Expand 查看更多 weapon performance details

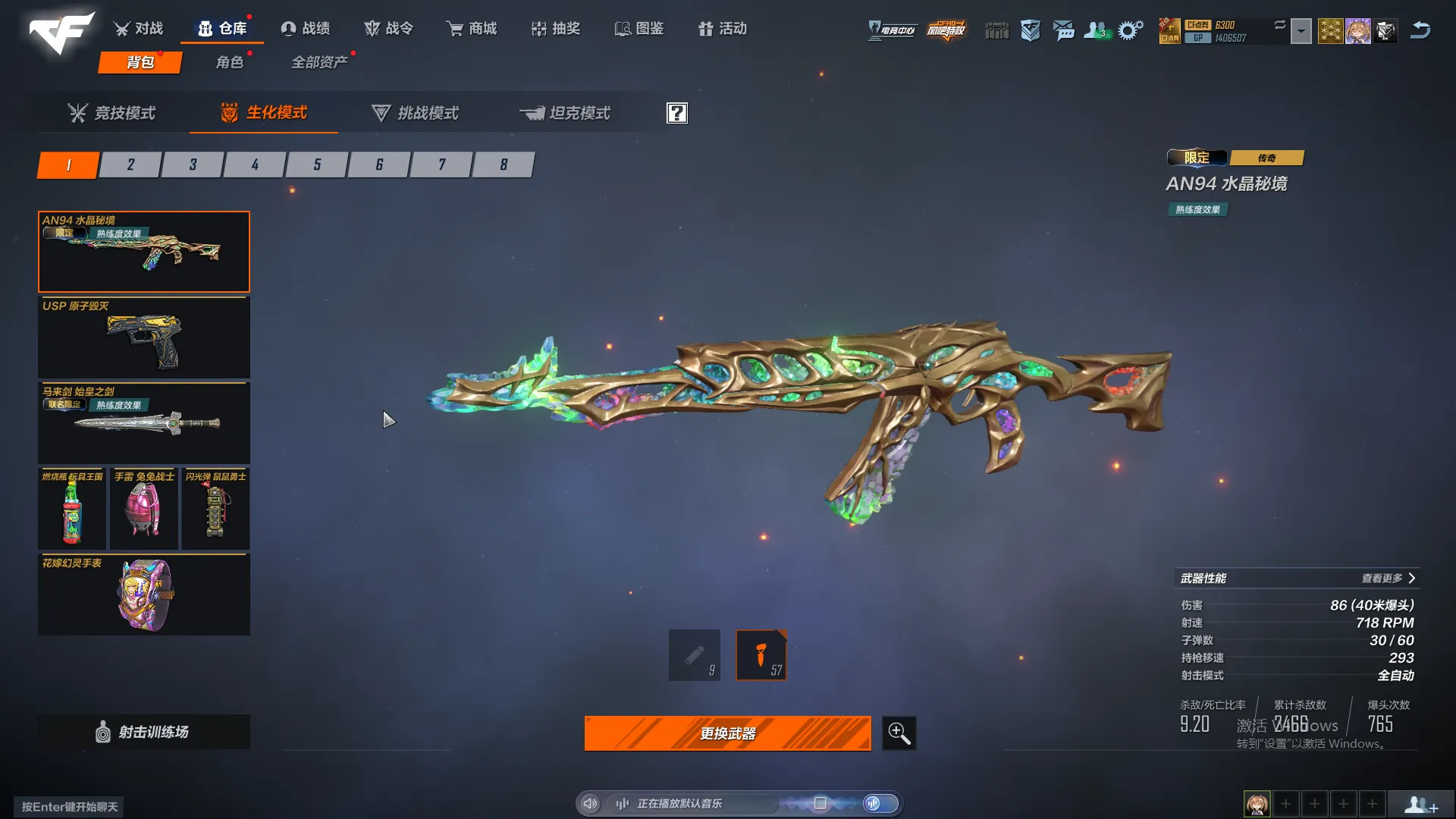[1388, 579]
